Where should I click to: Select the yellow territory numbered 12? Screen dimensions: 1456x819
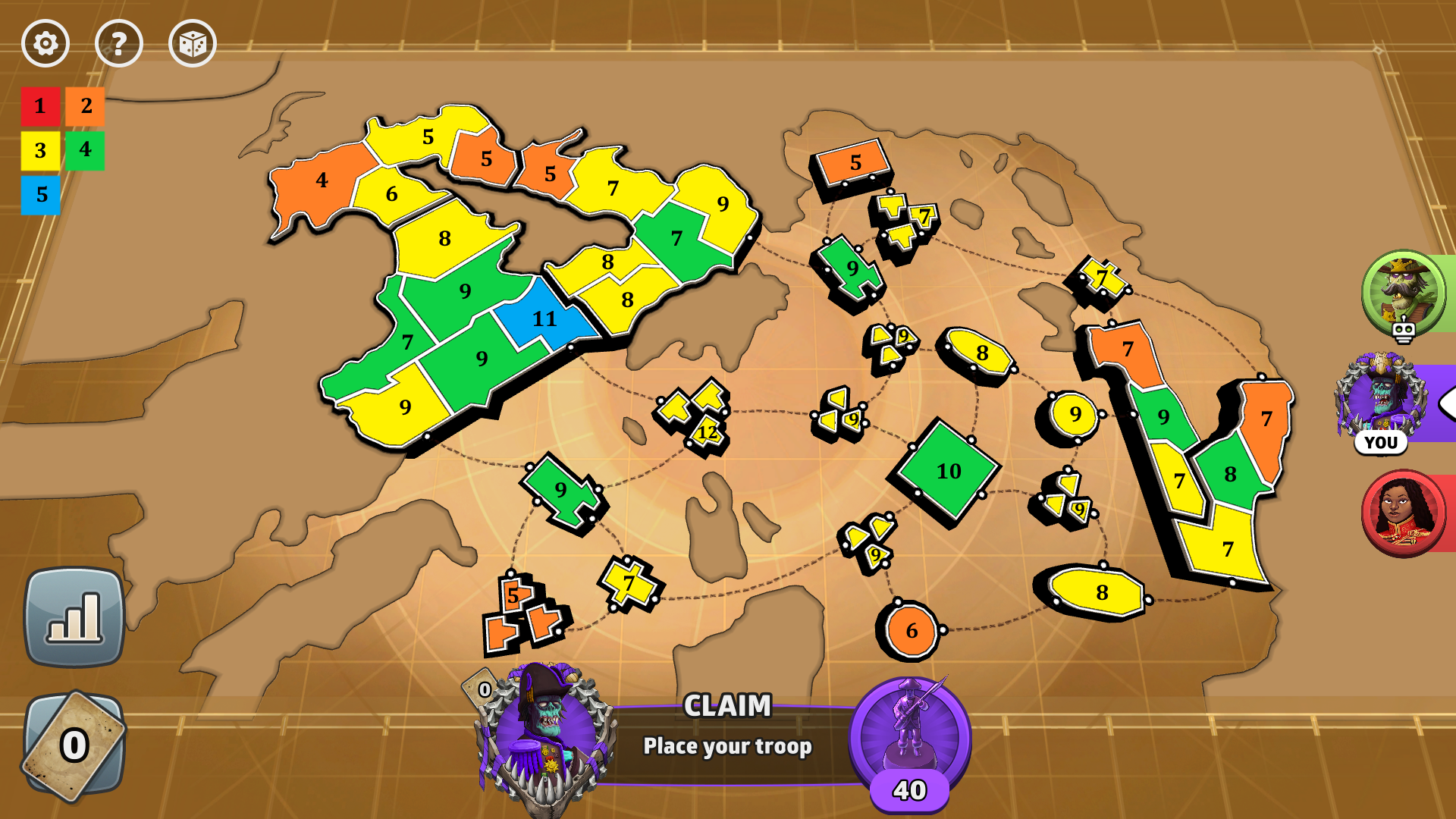pyautogui.click(x=707, y=432)
